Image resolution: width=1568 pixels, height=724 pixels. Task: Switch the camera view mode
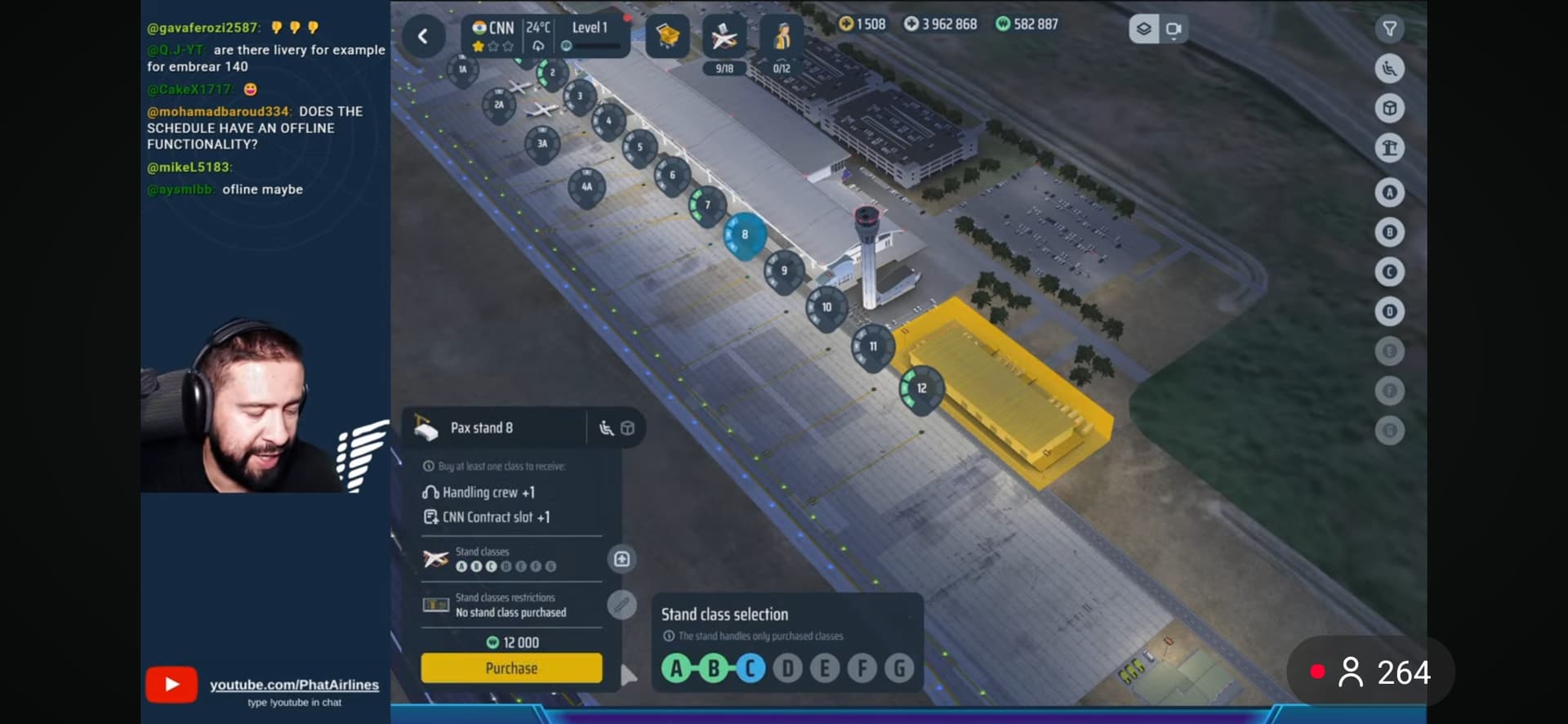coord(1174,29)
